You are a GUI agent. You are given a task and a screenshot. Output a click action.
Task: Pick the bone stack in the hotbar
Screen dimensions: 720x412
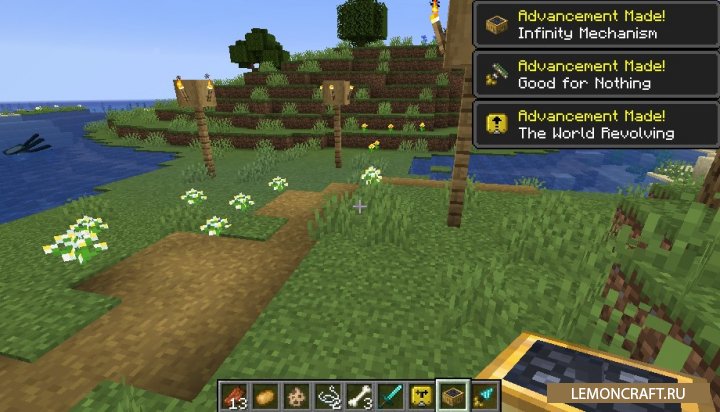click(x=359, y=396)
